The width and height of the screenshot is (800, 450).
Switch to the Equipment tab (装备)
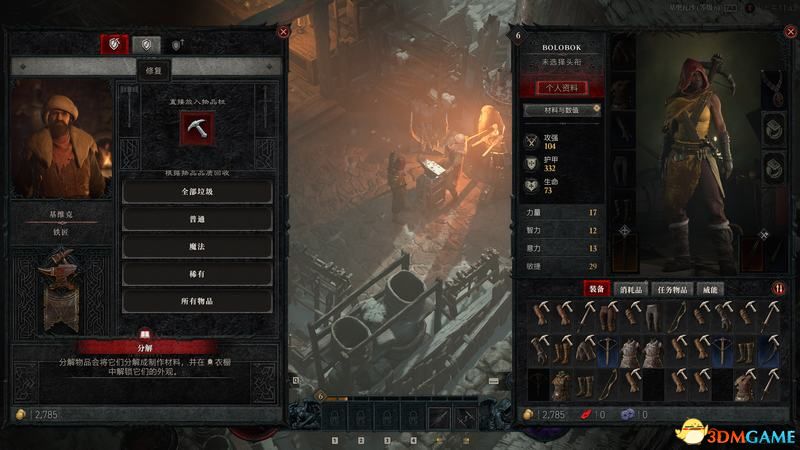(x=598, y=288)
